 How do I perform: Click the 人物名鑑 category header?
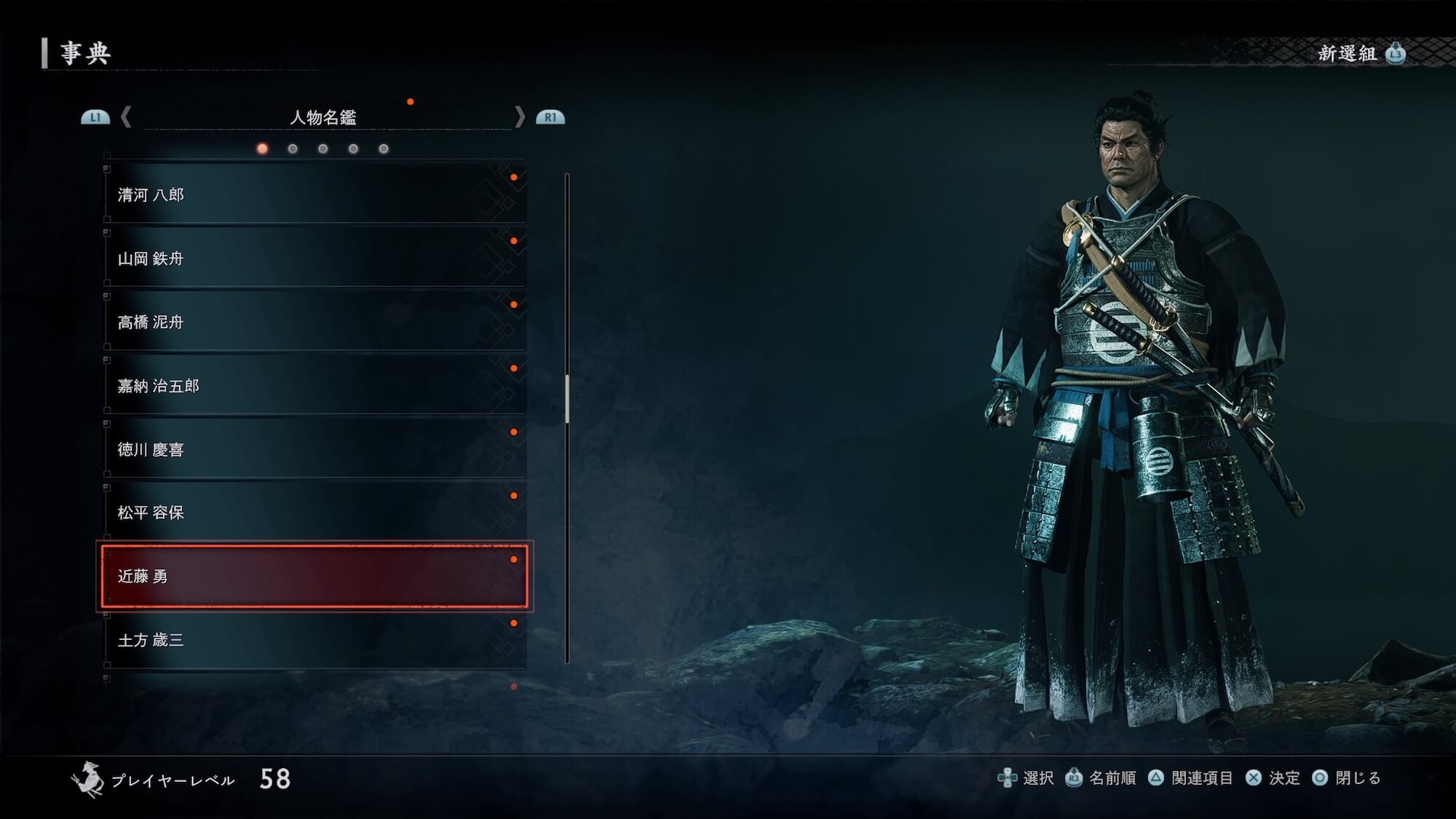pyautogui.click(x=323, y=117)
